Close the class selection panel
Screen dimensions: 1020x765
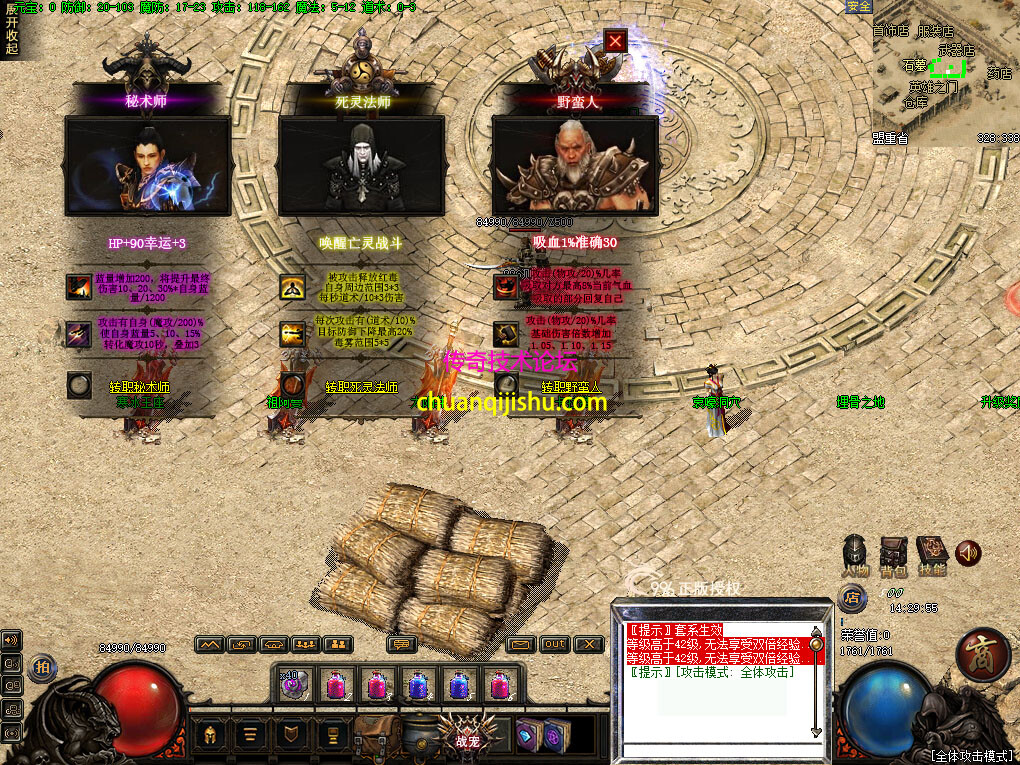(x=615, y=41)
